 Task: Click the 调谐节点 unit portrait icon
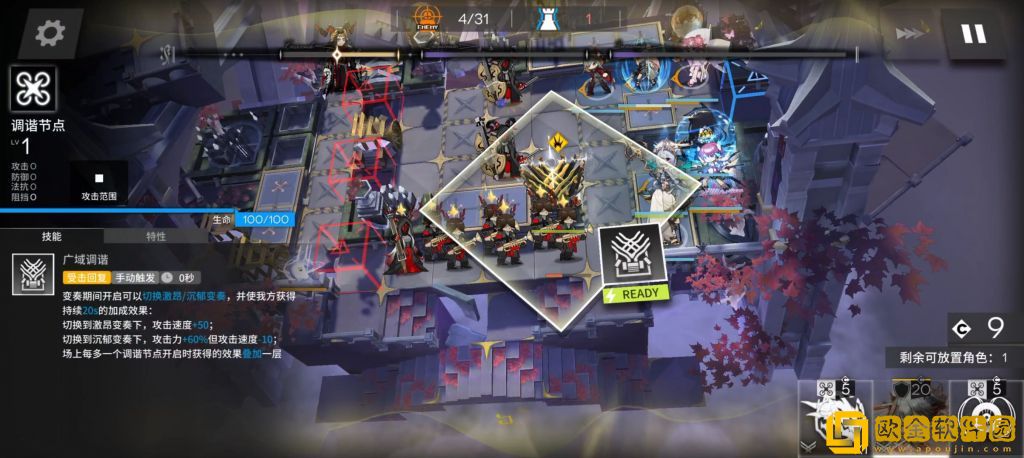pos(35,90)
